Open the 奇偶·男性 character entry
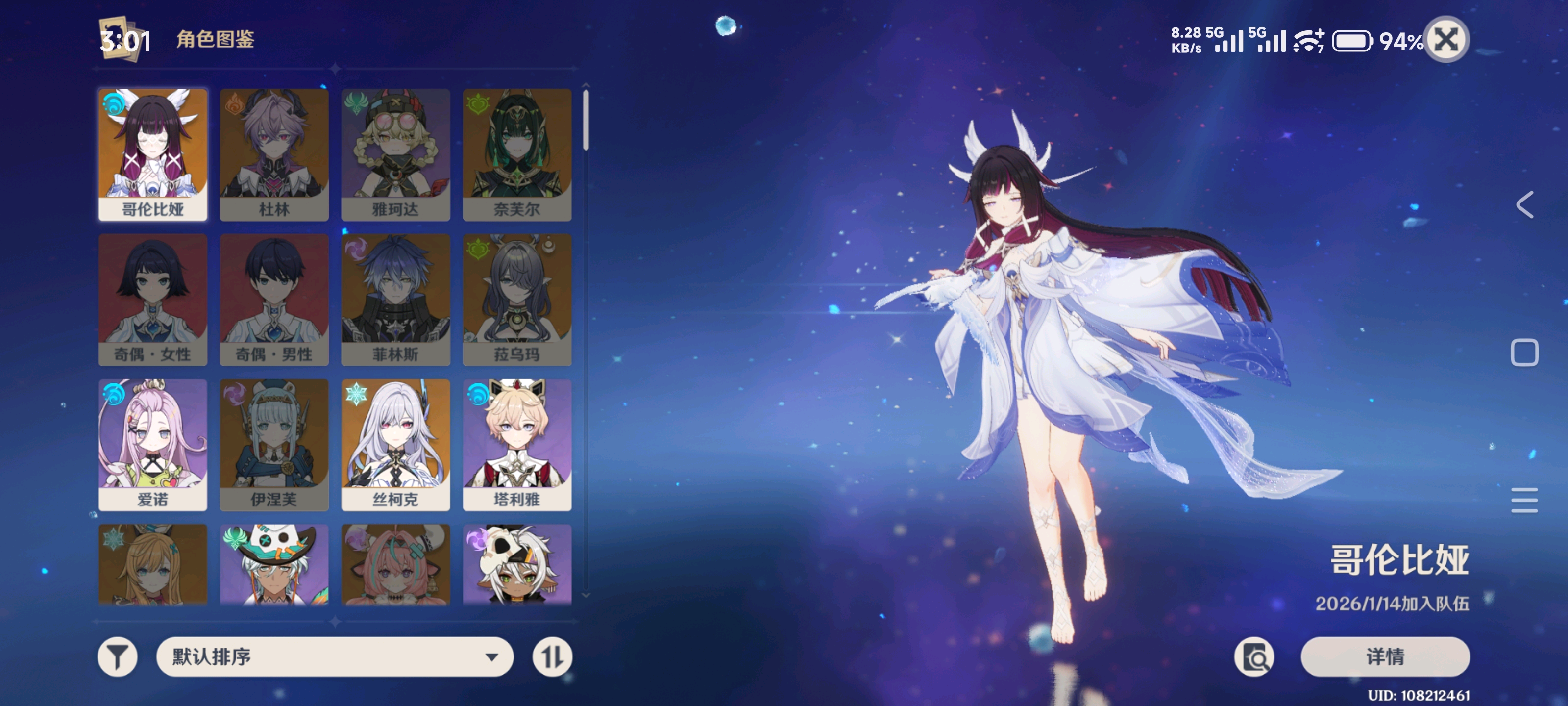 click(x=274, y=299)
